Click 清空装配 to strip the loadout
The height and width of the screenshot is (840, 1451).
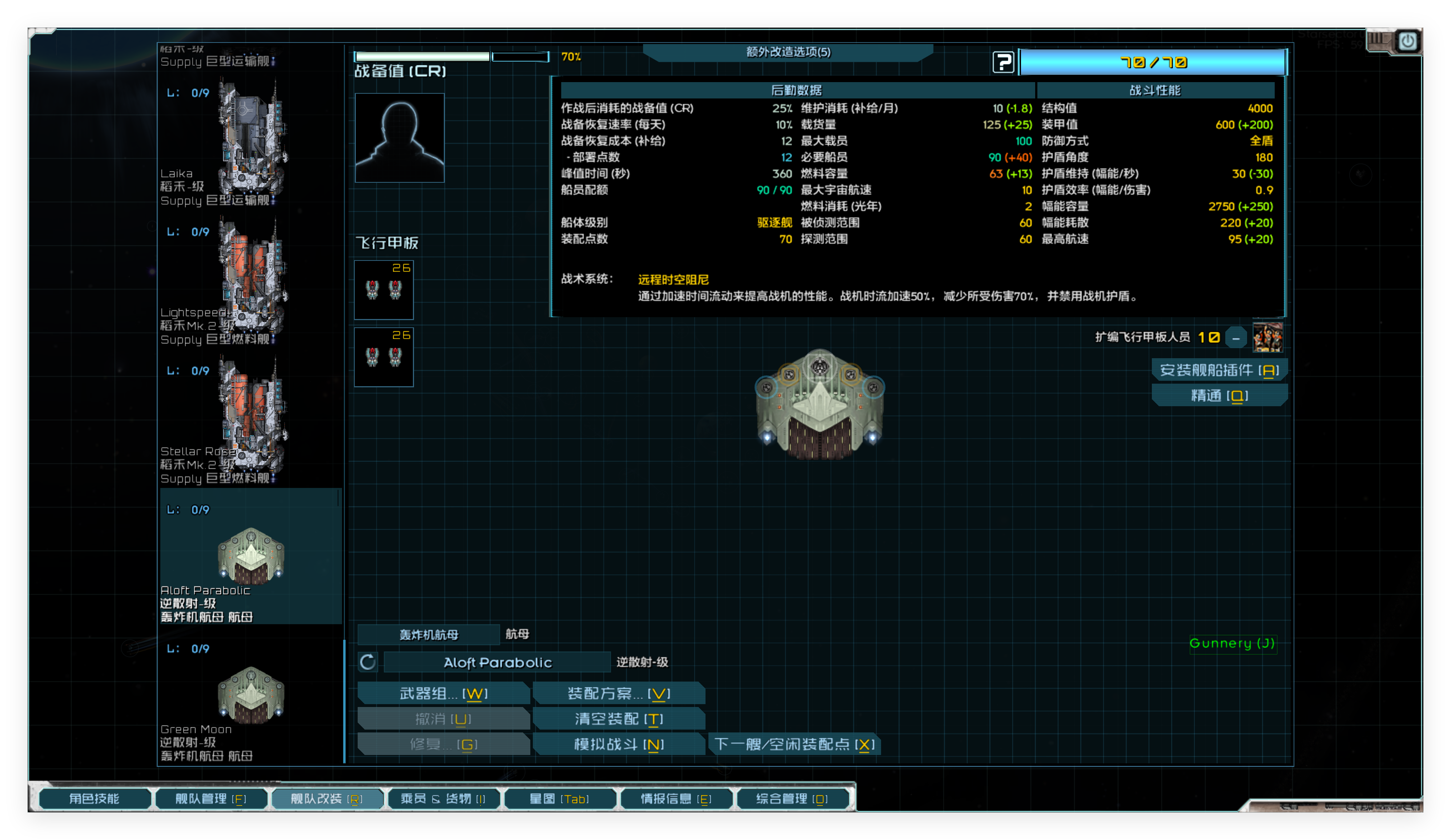pyautogui.click(x=619, y=719)
